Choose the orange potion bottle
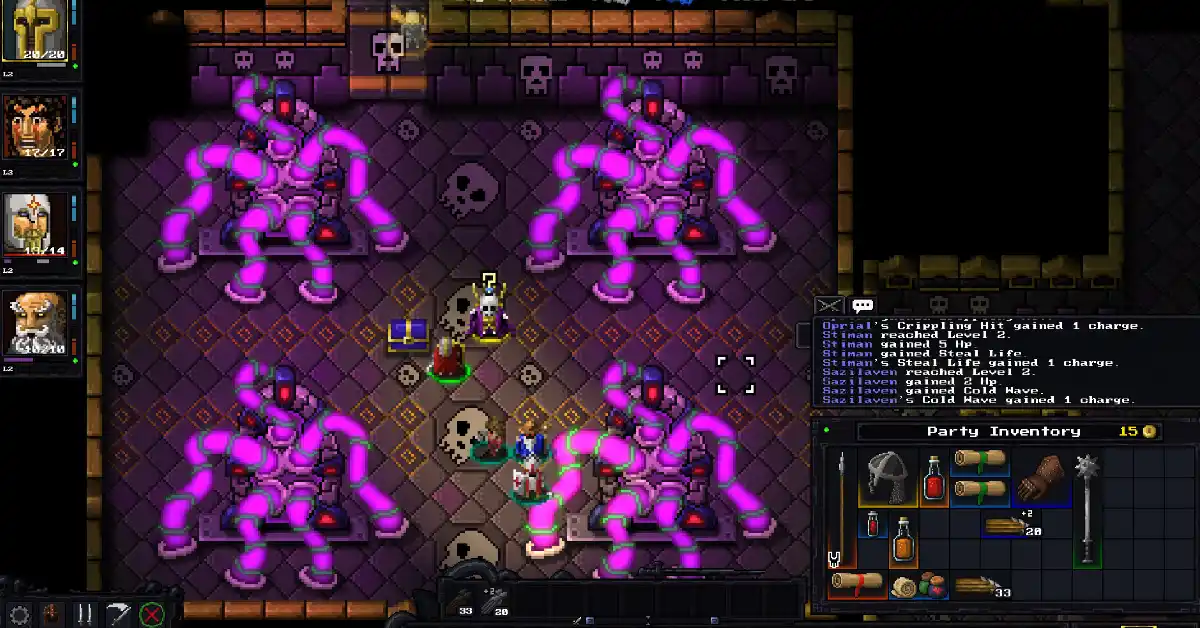Image resolution: width=1200 pixels, height=628 pixels. pyautogui.click(x=904, y=540)
